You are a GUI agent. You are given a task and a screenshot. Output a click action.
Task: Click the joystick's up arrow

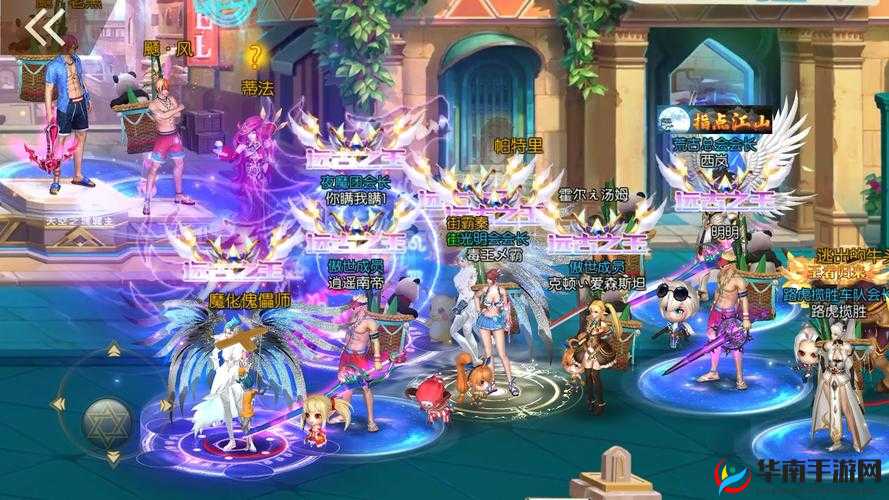[x=112, y=350]
